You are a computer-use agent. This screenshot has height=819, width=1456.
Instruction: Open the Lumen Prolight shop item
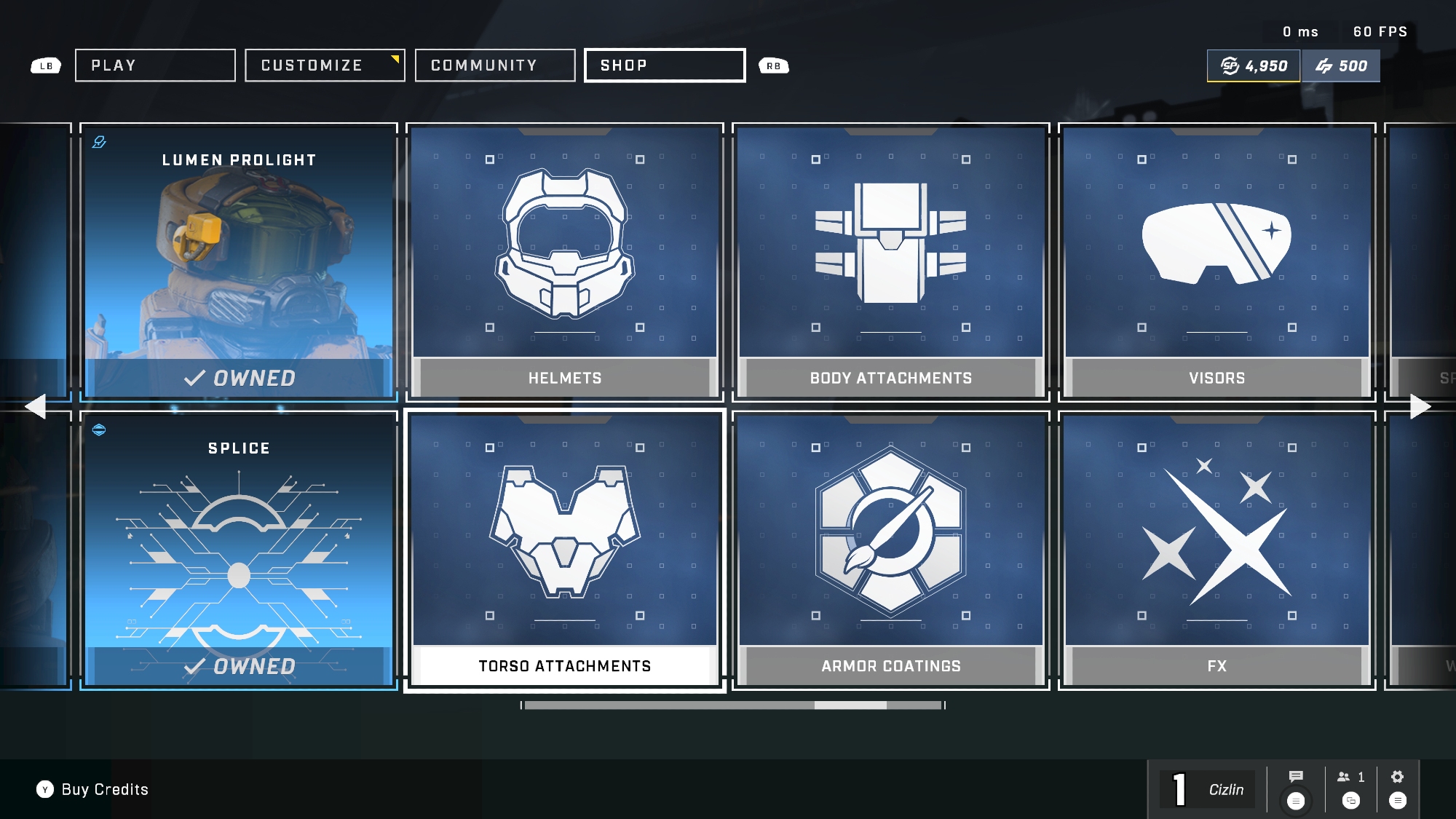(239, 261)
